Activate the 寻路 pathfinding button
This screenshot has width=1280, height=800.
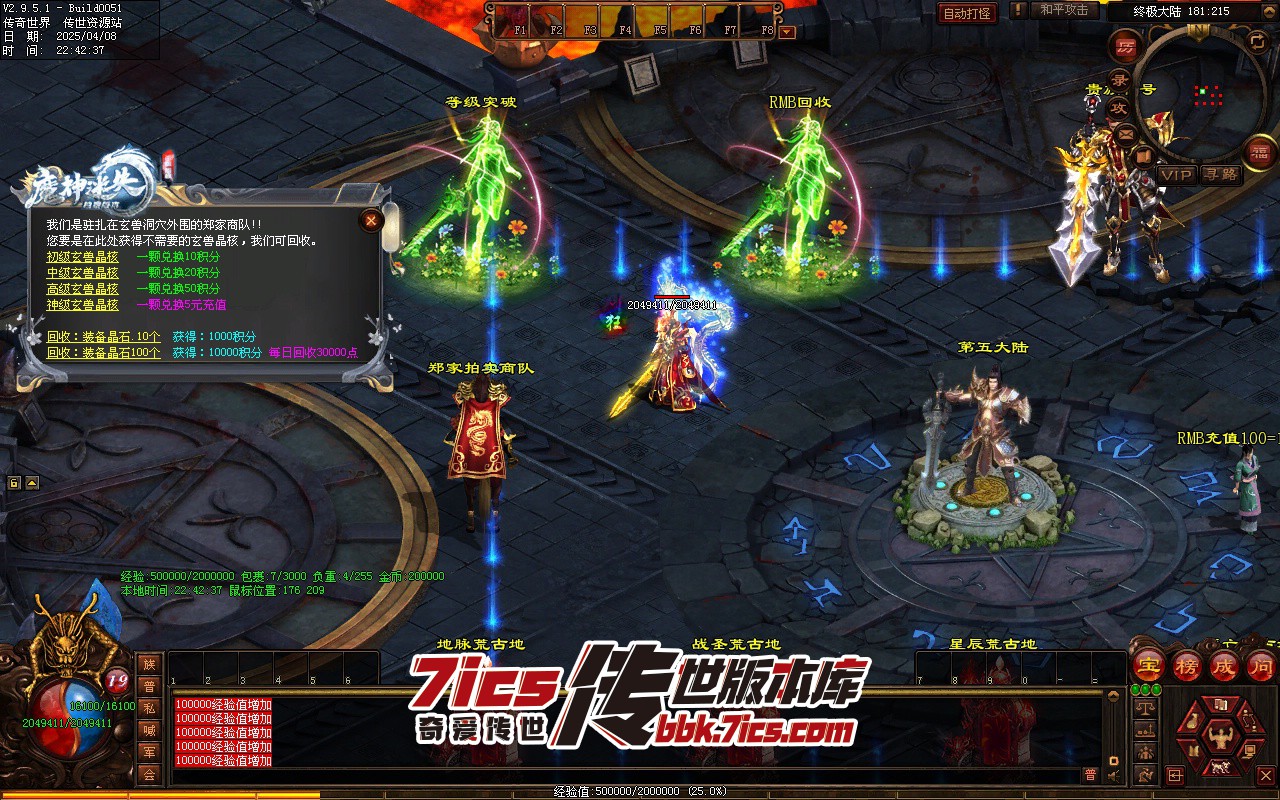(x=1220, y=175)
